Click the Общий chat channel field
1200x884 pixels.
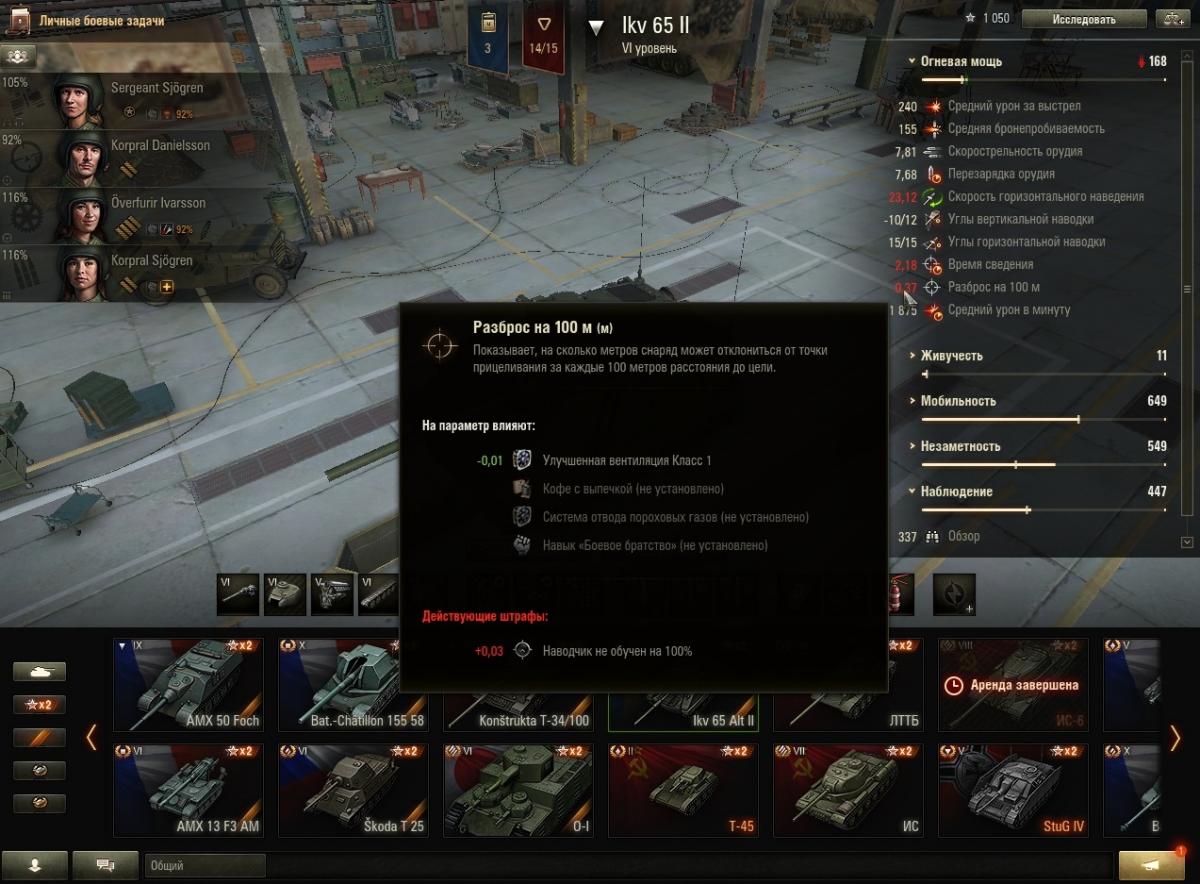[x=205, y=866]
